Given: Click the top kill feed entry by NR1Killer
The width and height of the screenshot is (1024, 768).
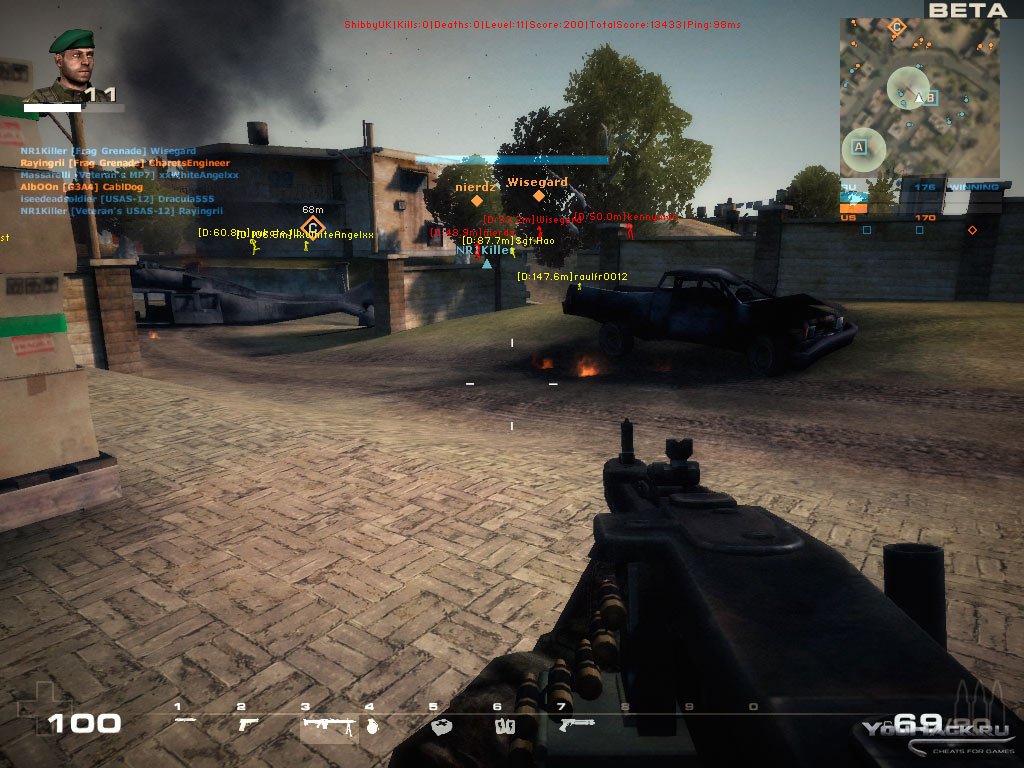Looking at the screenshot, I should 108,151.
